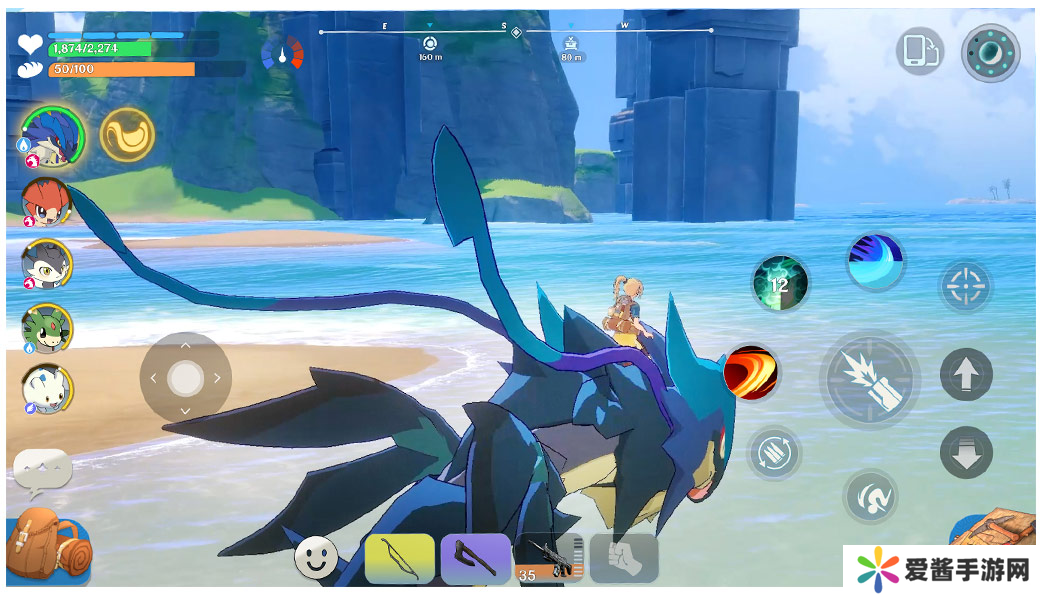Image resolution: width=1043 pixels, height=595 pixels.
Task: Toggle the crosshair aim button
Action: click(x=965, y=287)
